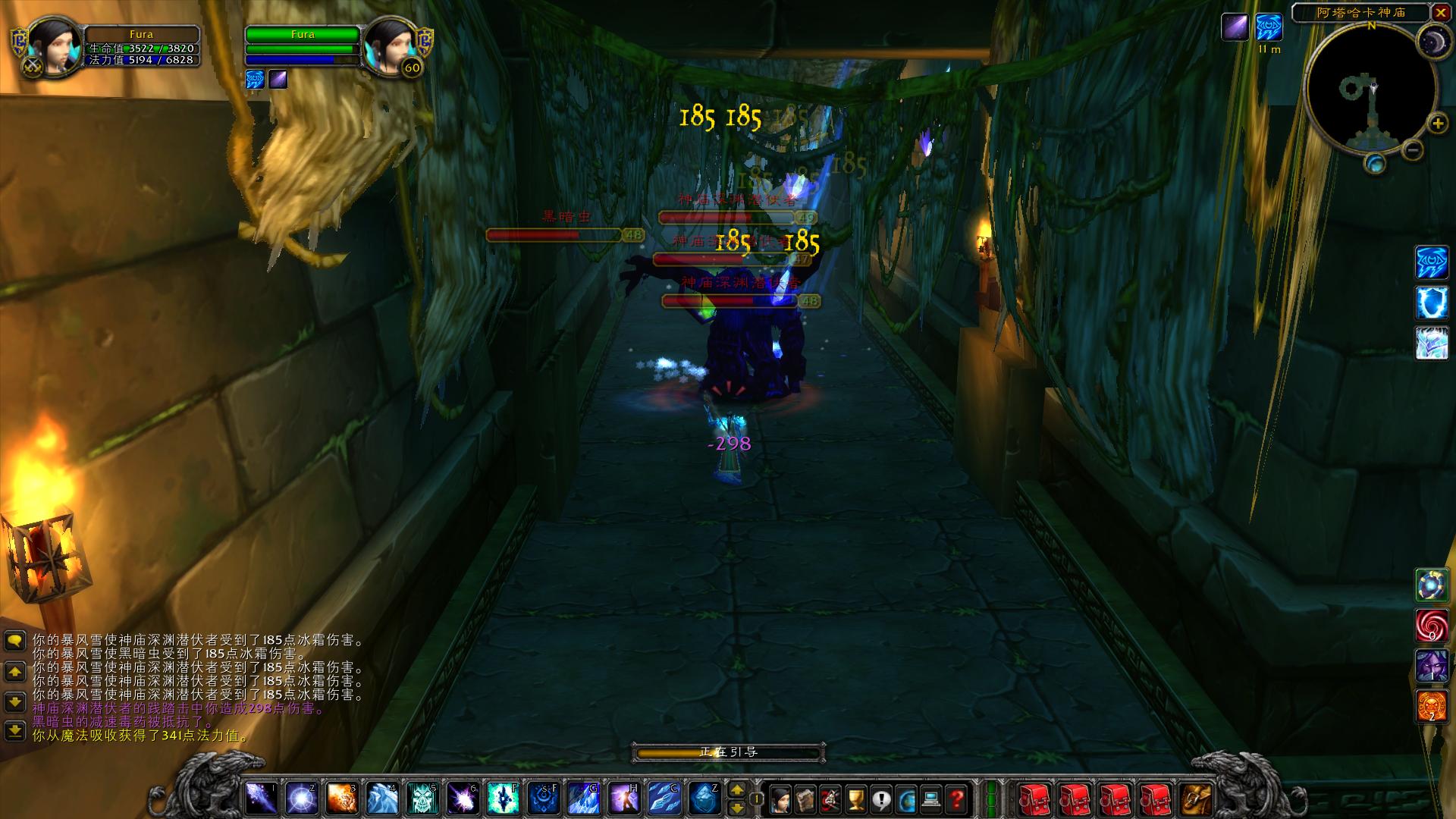Close the minimap with the X button
Viewport: 1456px width, 819px height.
[1440, 12]
